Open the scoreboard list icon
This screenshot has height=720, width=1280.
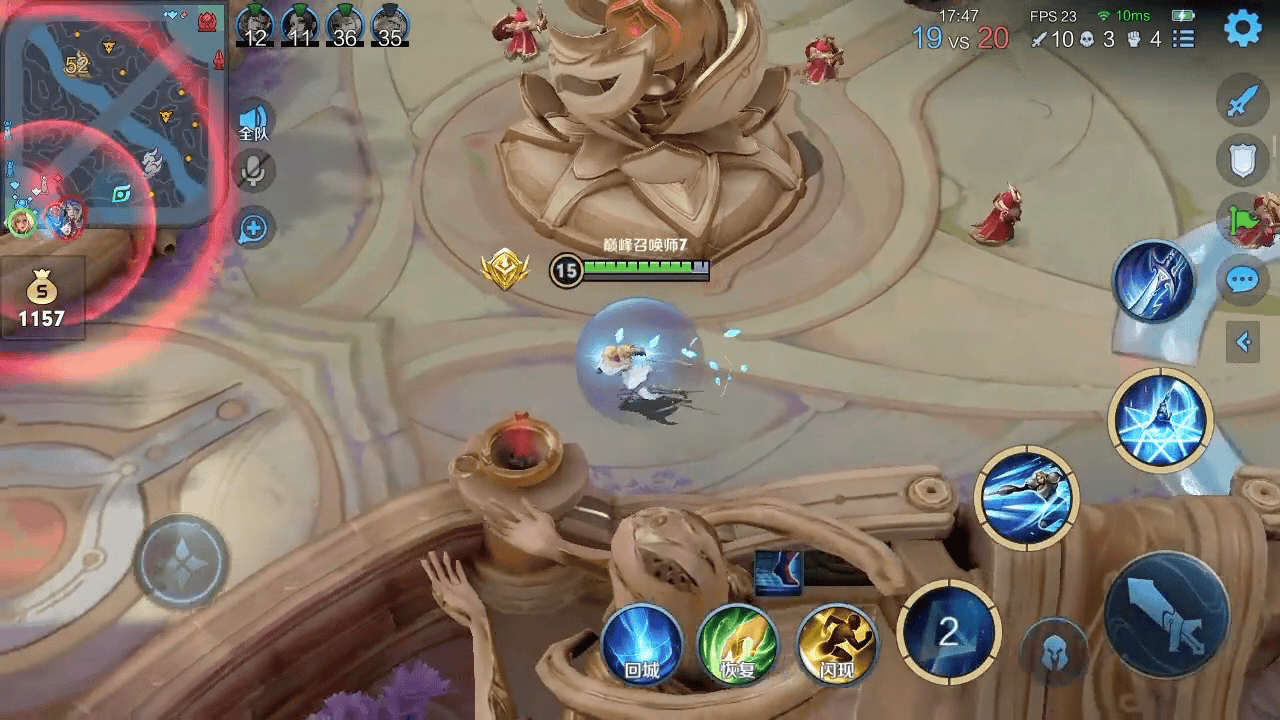point(1184,39)
